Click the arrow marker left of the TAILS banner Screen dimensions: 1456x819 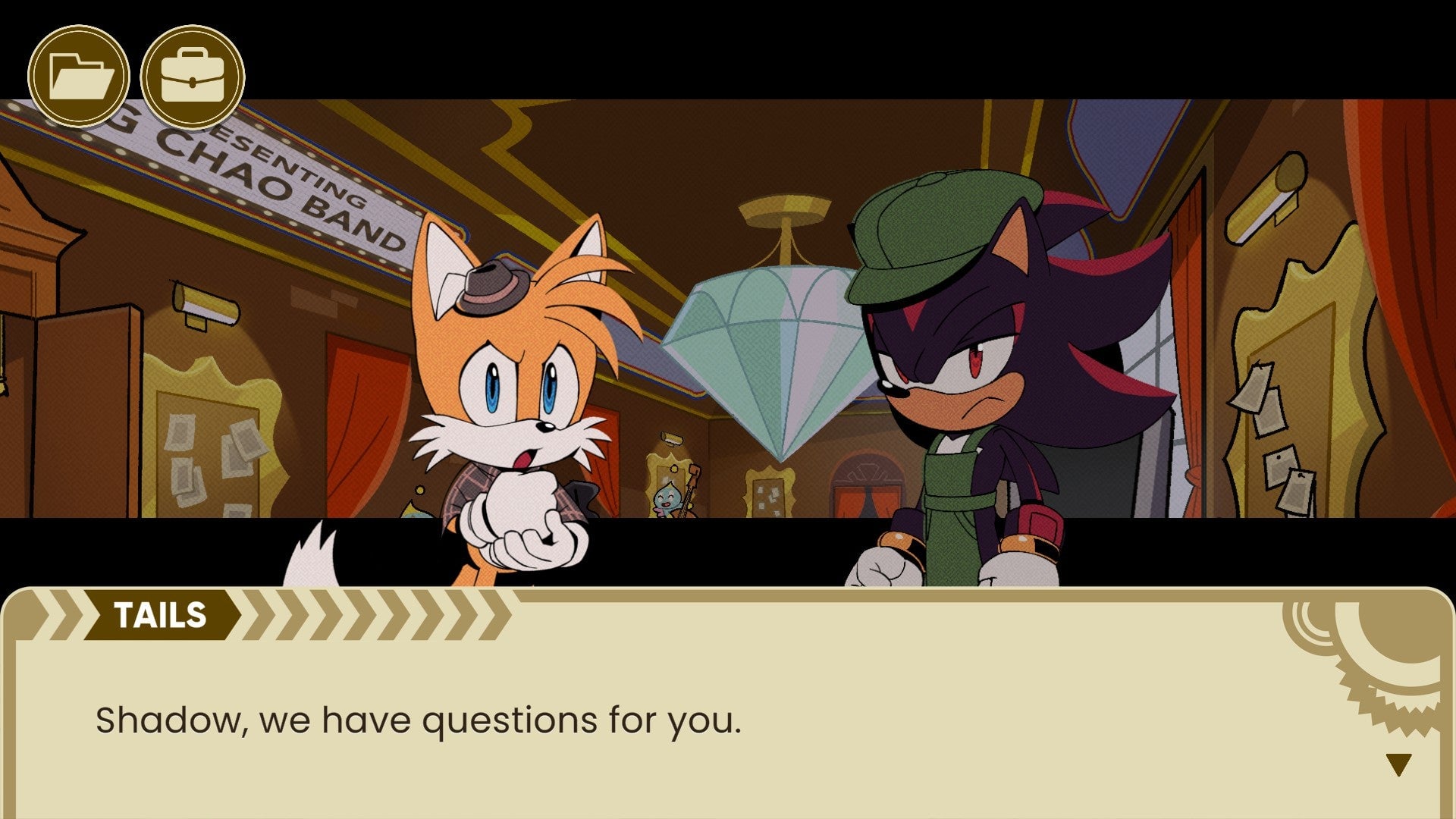[64, 614]
